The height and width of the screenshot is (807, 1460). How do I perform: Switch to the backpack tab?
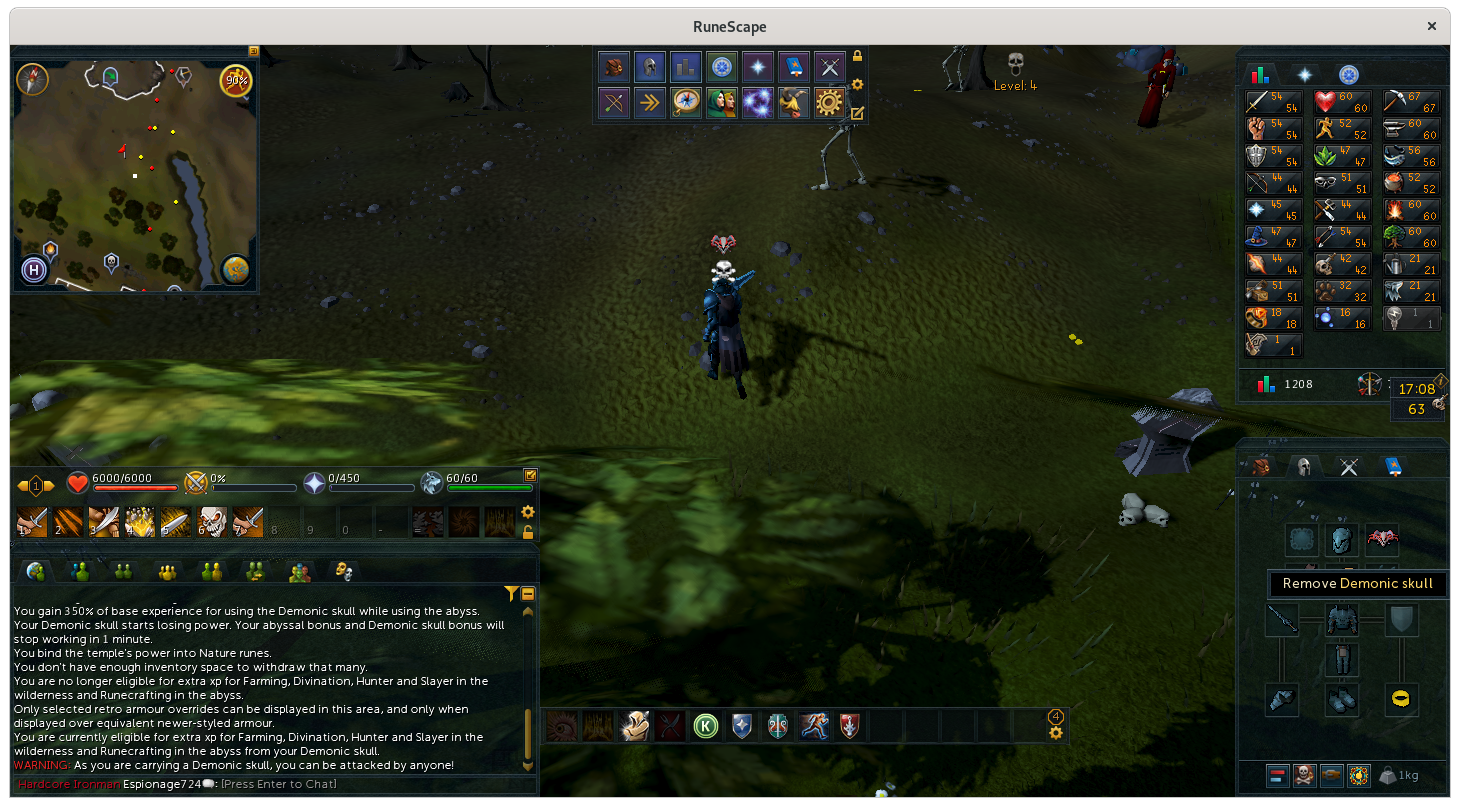coord(1261,466)
